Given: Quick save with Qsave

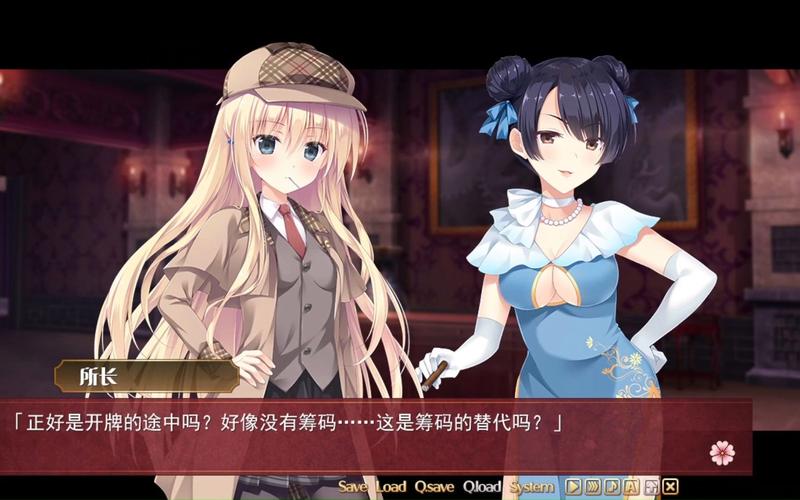Looking at the screenshot, I should pos(434,487).
